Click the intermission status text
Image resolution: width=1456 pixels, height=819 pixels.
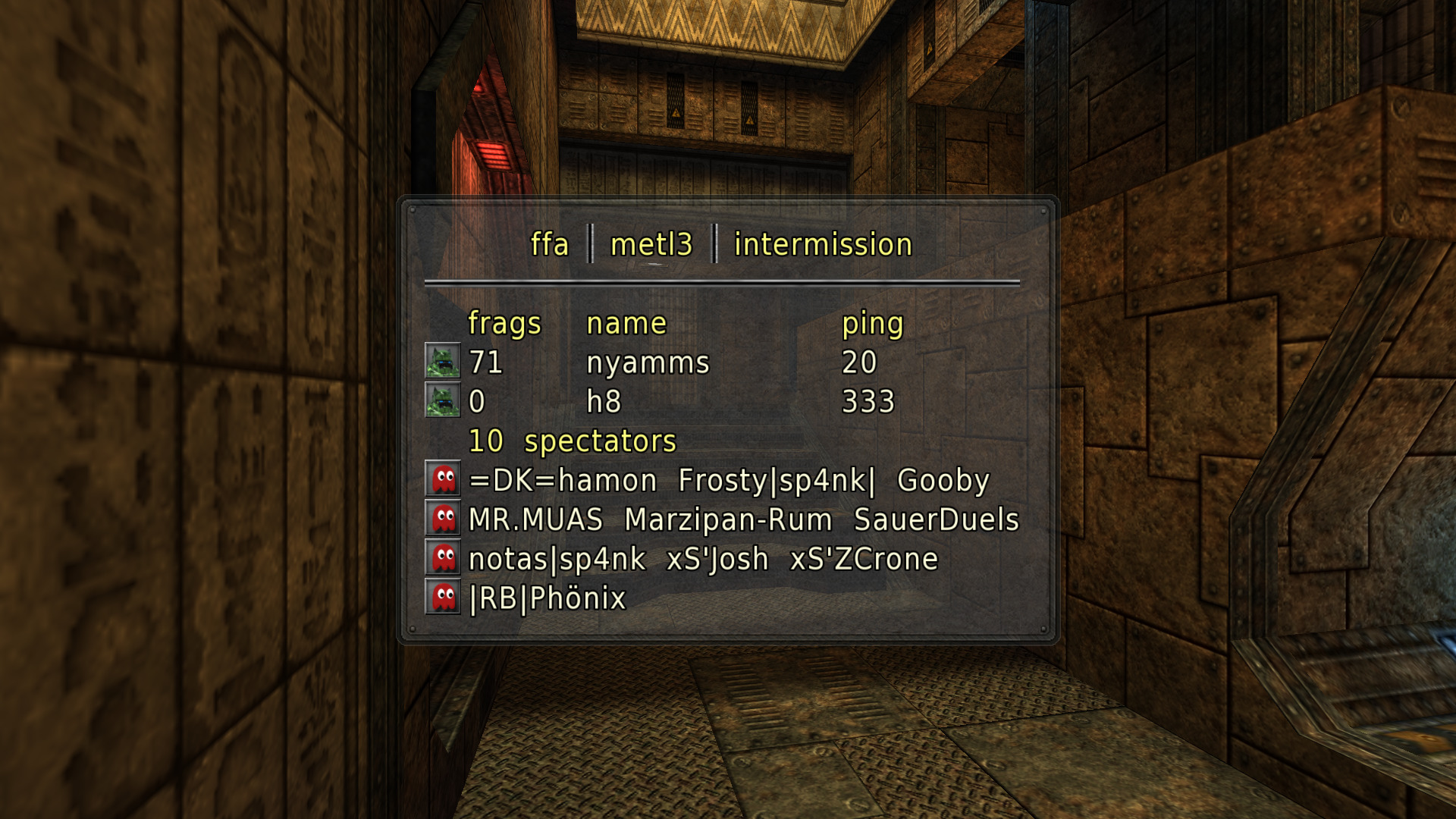[x=823, y=244]
